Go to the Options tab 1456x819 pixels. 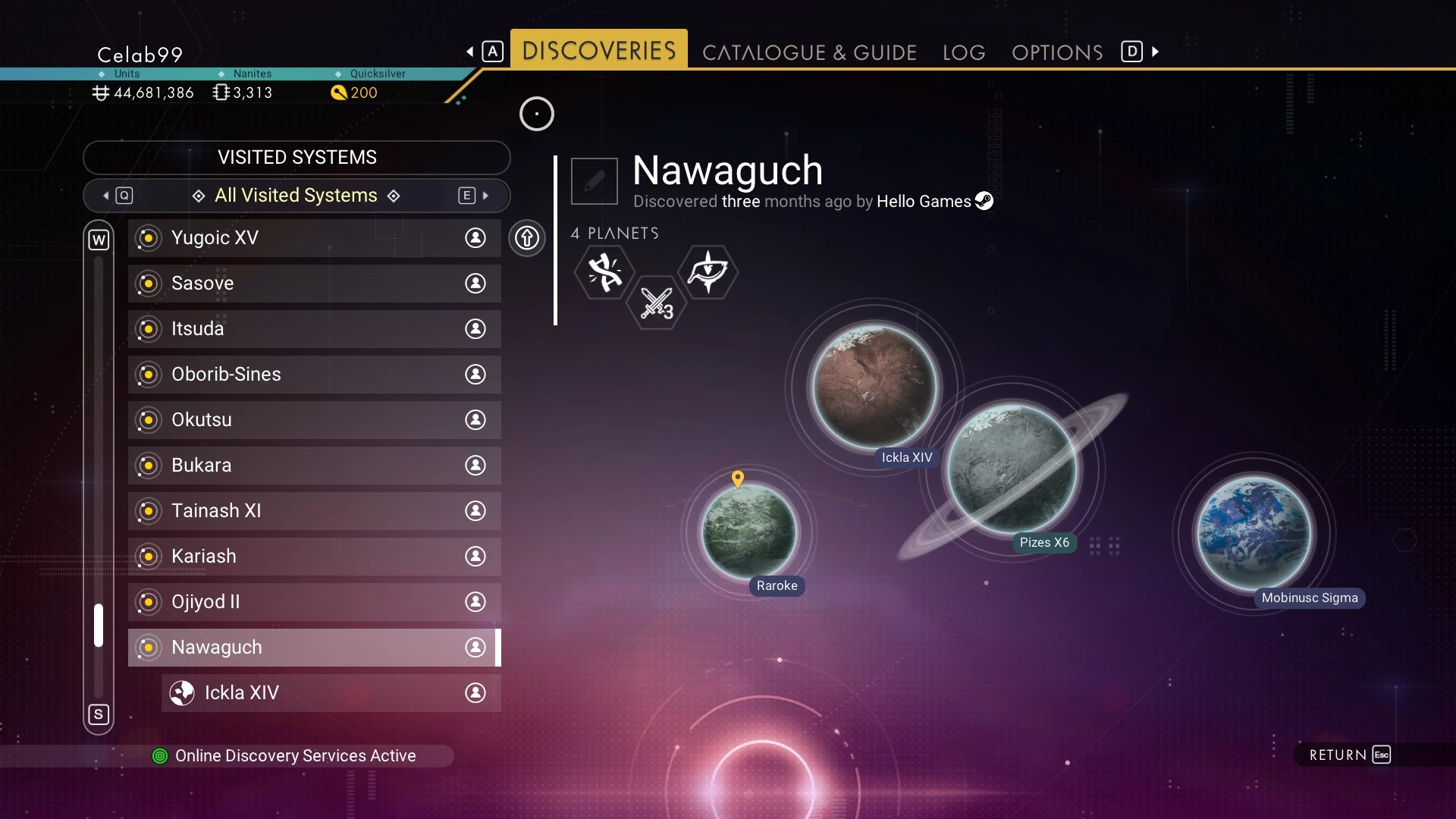tap(1057, 52)
